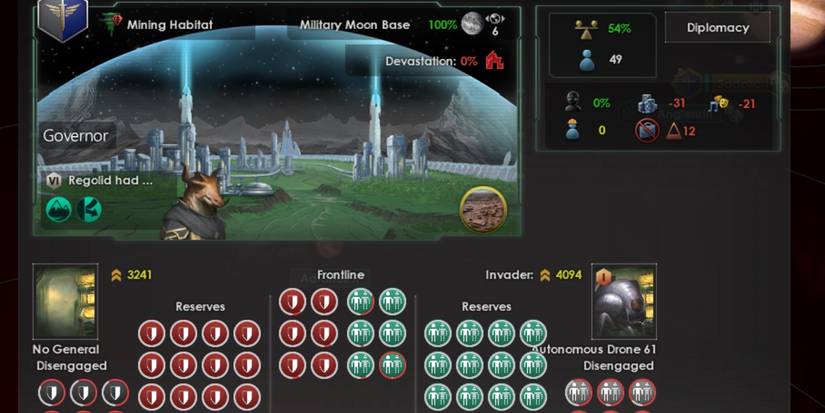Click the Military Moon Base planet name
The height and width of the screenshot is (413, 825).
pyautogui.click(x=354, y=25)
